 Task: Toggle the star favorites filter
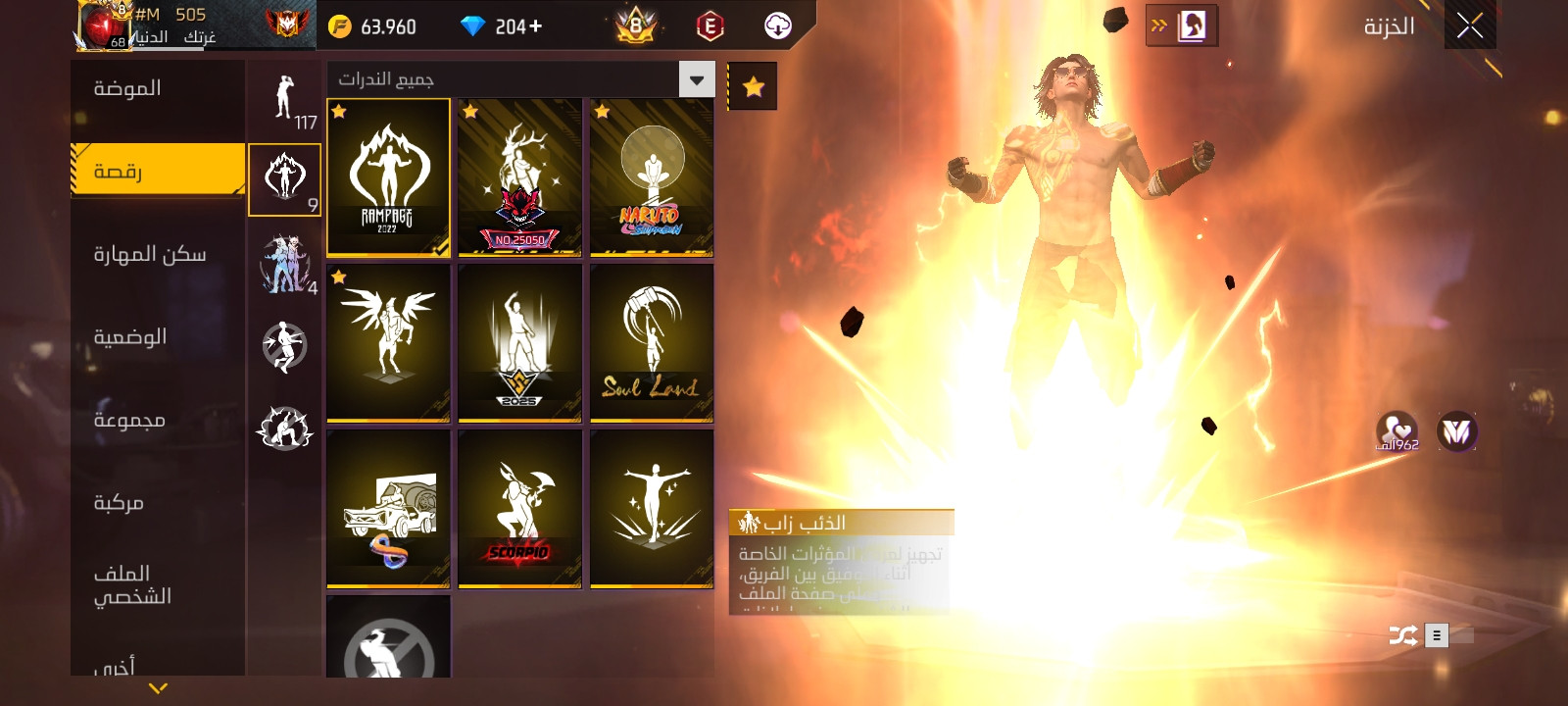point(753,87)
